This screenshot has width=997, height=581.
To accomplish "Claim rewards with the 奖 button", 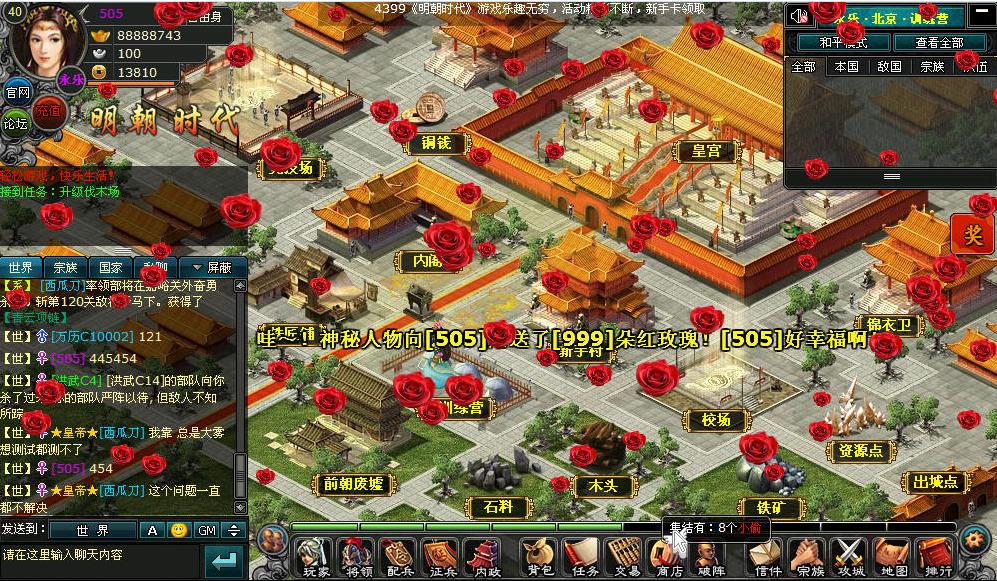I will click(973, 234).
